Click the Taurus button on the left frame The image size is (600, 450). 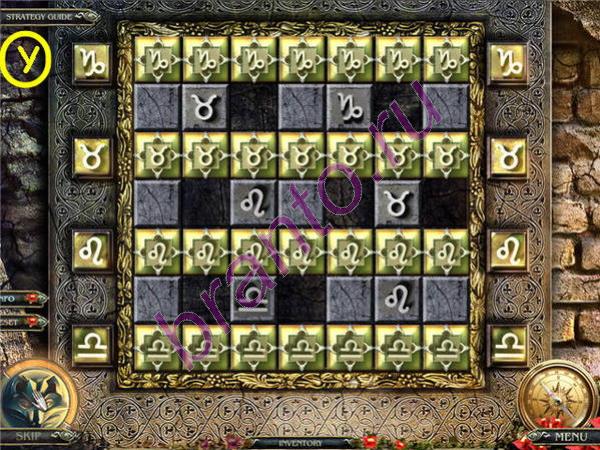point(93,156)
